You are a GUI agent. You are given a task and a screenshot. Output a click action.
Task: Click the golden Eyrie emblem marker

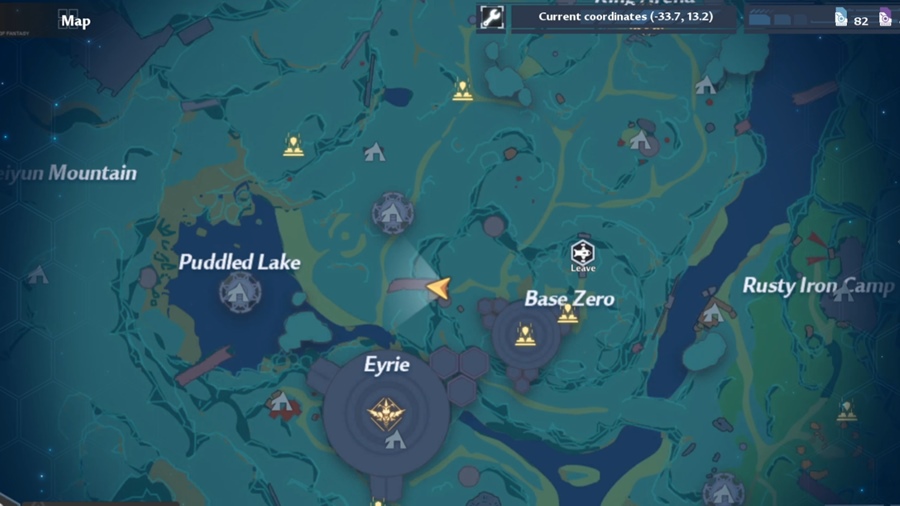pos(384,412)
